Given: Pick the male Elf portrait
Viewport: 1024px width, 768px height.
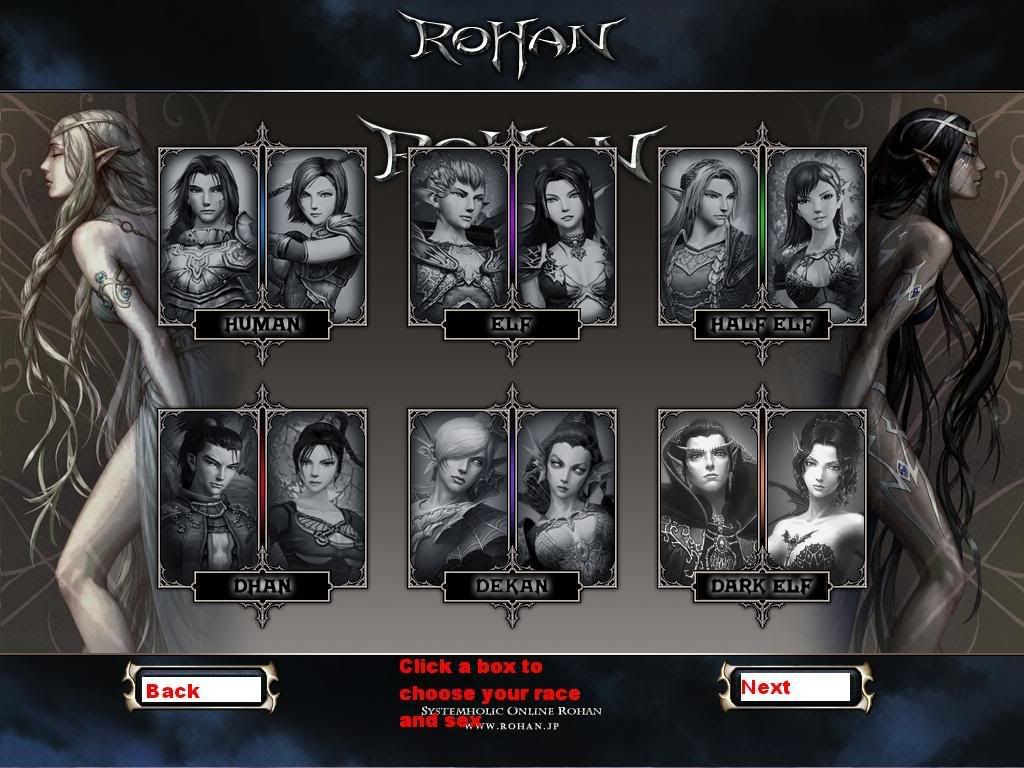Looking at the screenshot, I should click(459, 230).
